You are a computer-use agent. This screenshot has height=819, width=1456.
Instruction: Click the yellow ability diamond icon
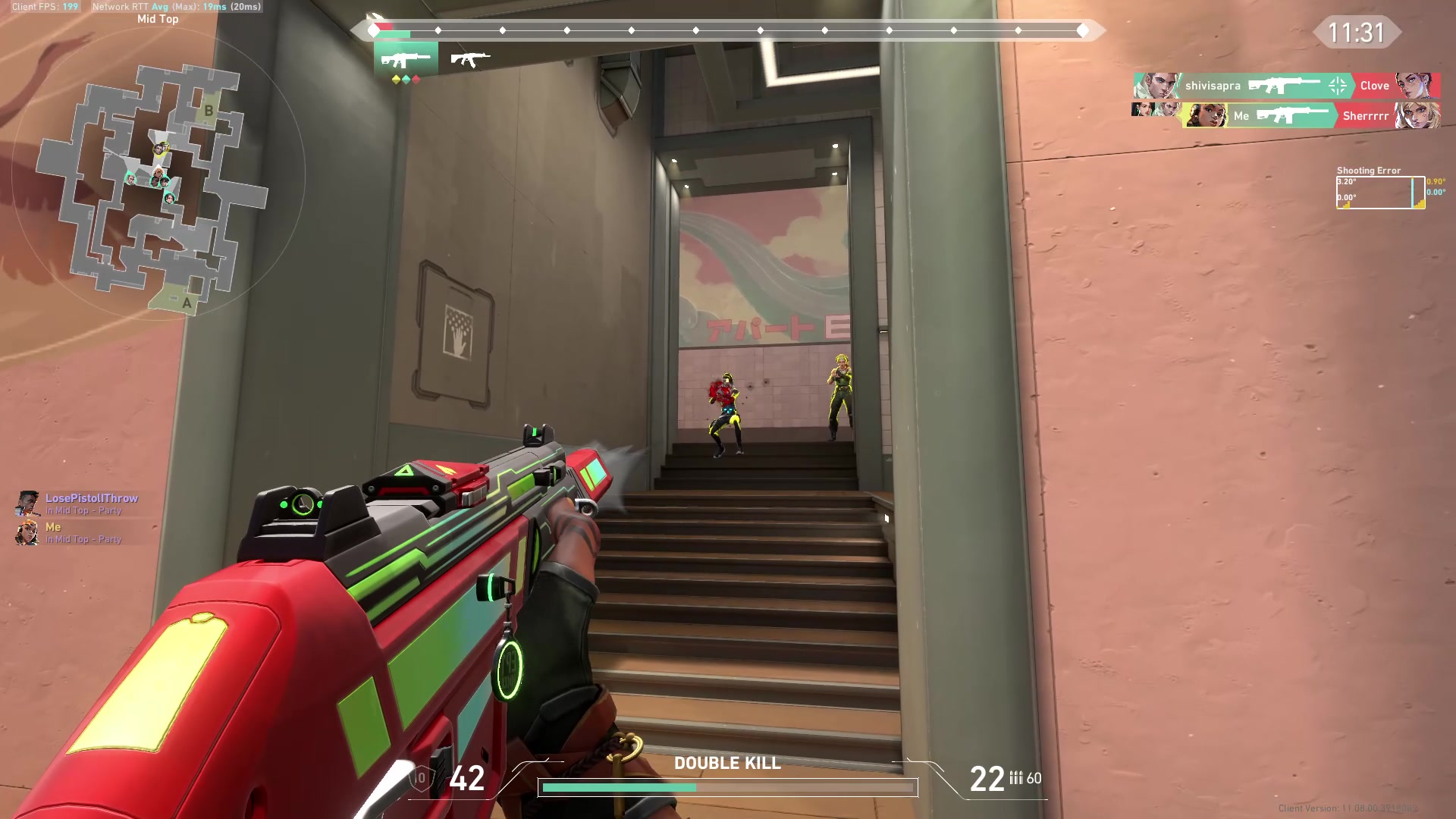pos(397,78)
